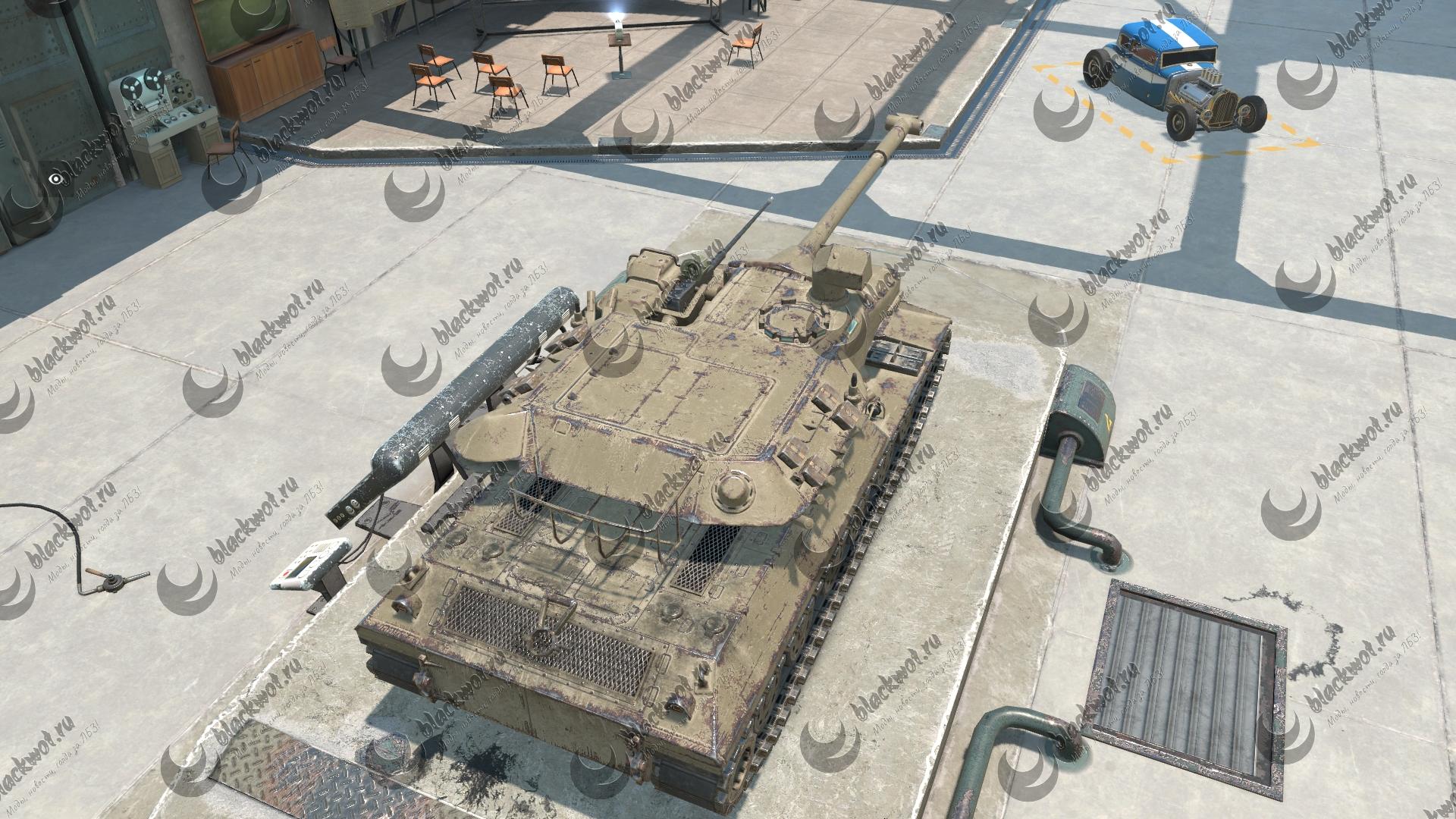Click the eye view marker icon

pyautogui.click(x=55, y=179)
